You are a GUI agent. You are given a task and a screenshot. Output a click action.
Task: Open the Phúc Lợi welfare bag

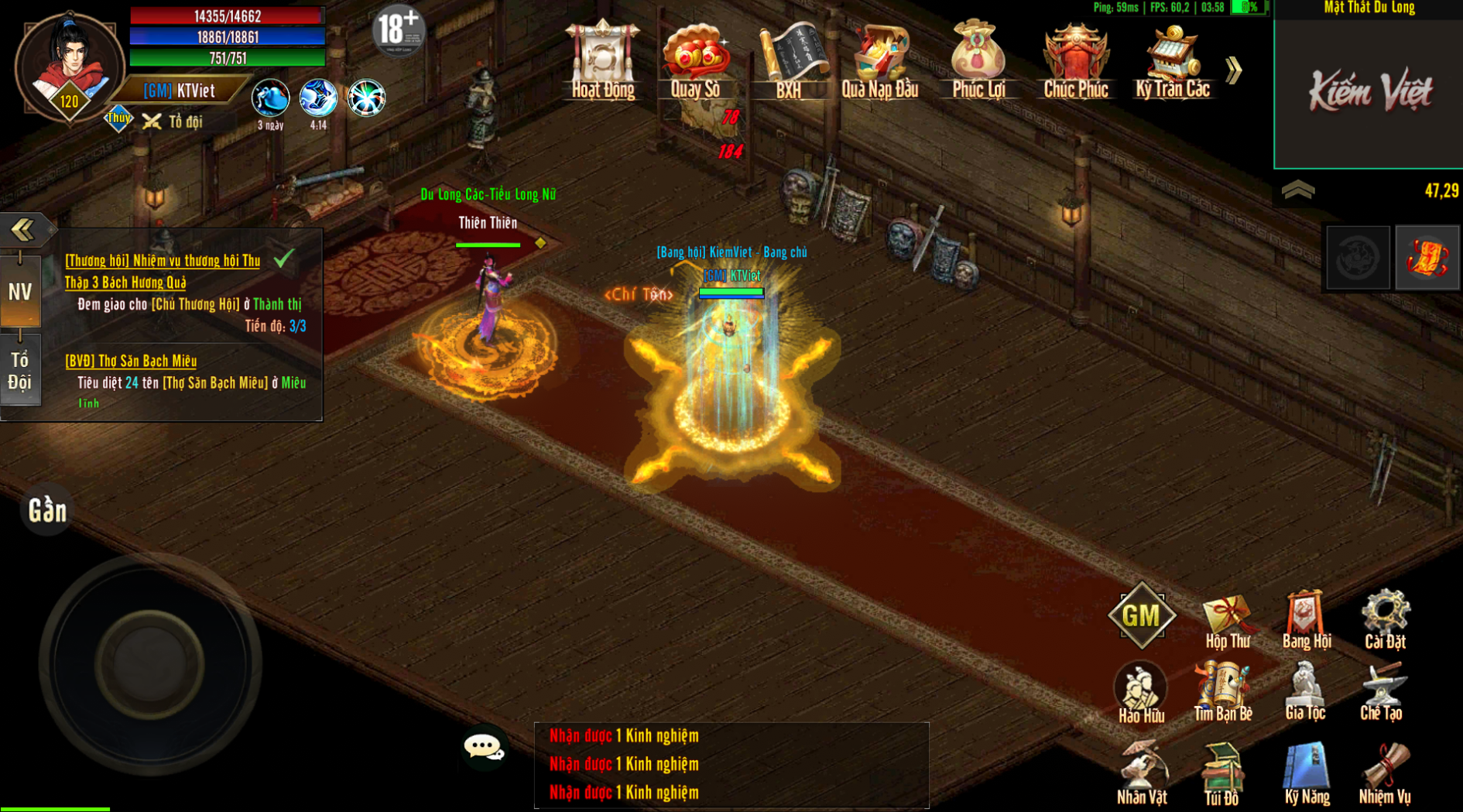[x=978, y=62]
